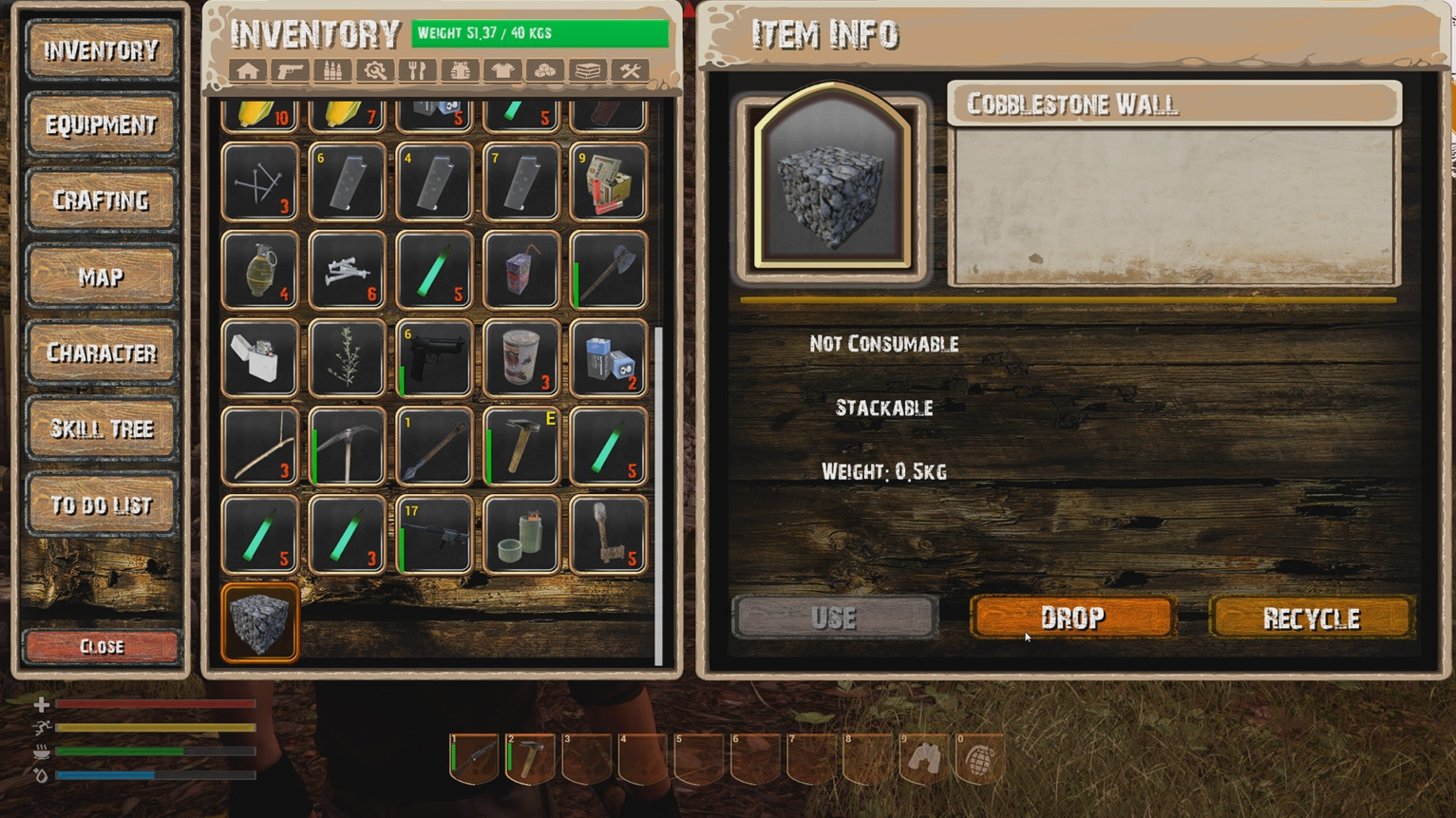Viewport: 1456px width, 818px height.
Task: Drop the Cobblestone Wall
Action: click(x=1072, y=618)
